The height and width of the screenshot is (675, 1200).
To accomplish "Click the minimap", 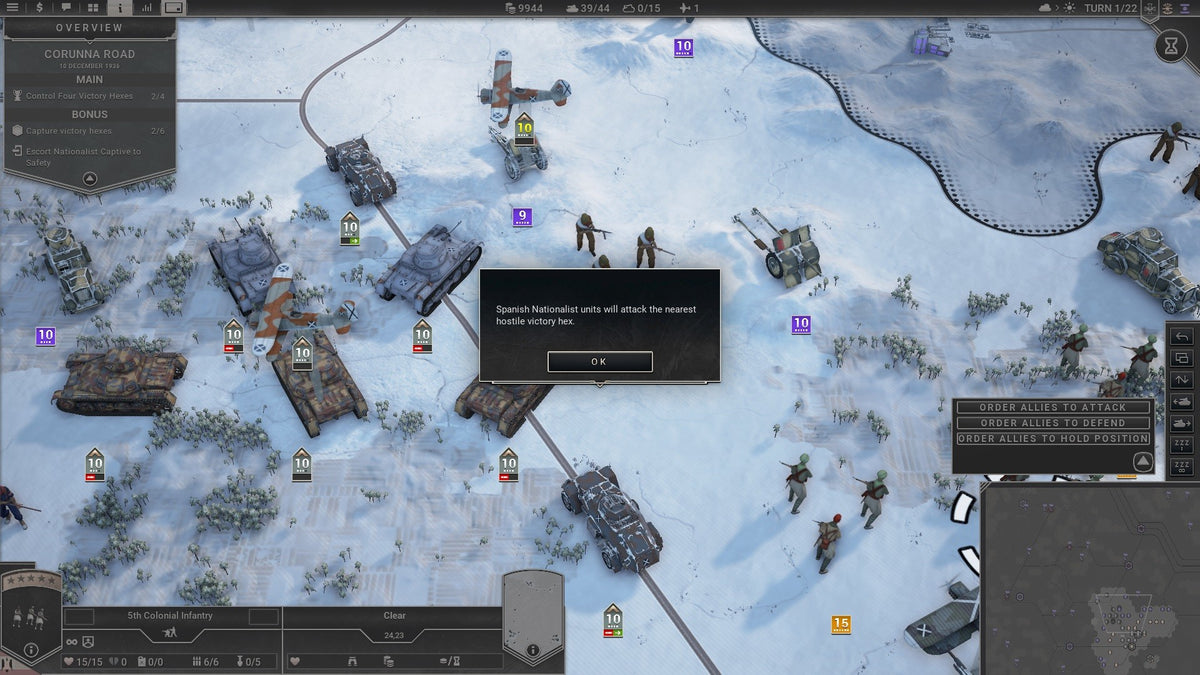I will click(1090, 580).
